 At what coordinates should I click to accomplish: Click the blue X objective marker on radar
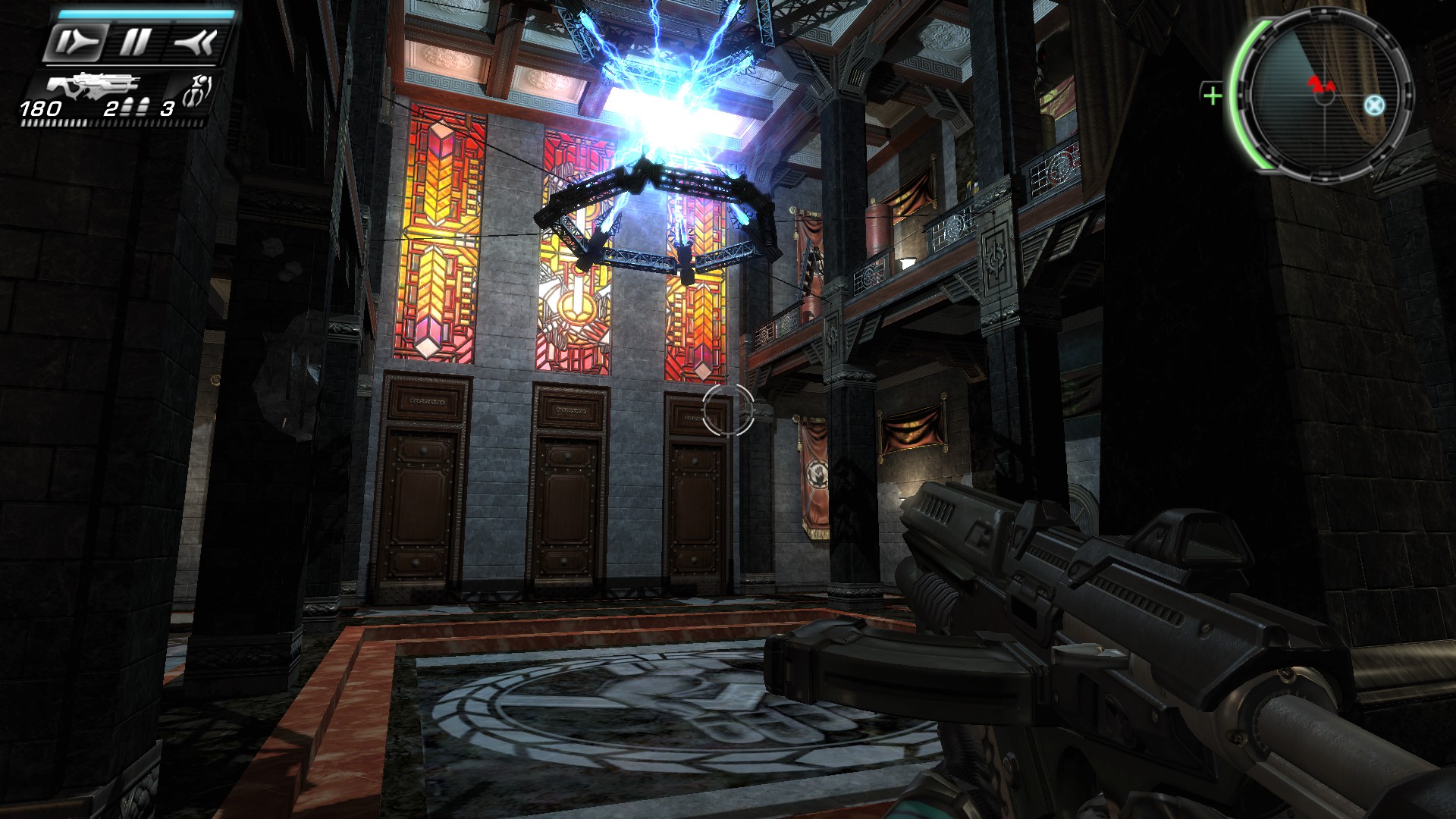pos(1373,105)
